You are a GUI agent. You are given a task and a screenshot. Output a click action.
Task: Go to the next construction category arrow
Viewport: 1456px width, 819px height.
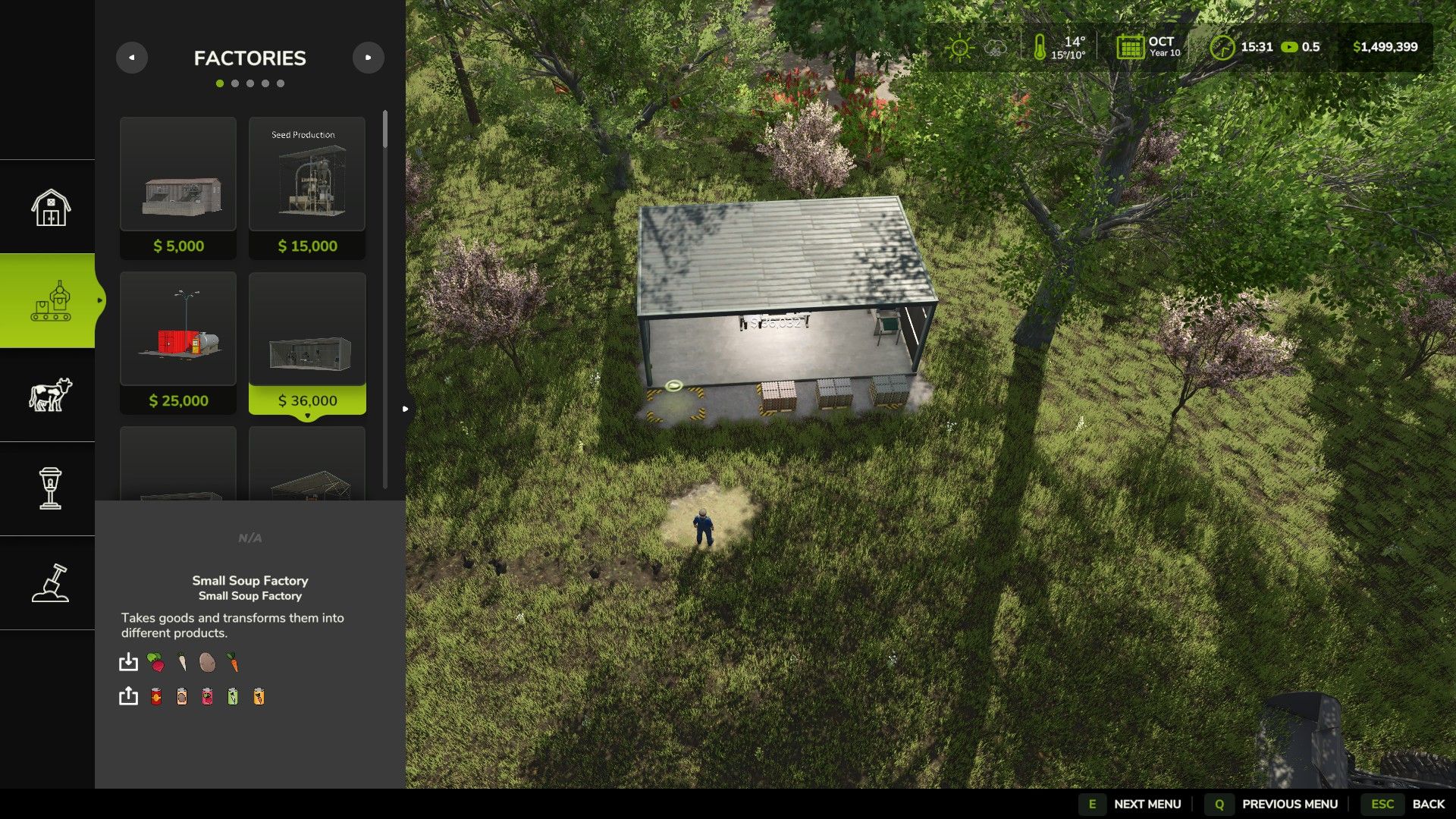tap(369, 58)
